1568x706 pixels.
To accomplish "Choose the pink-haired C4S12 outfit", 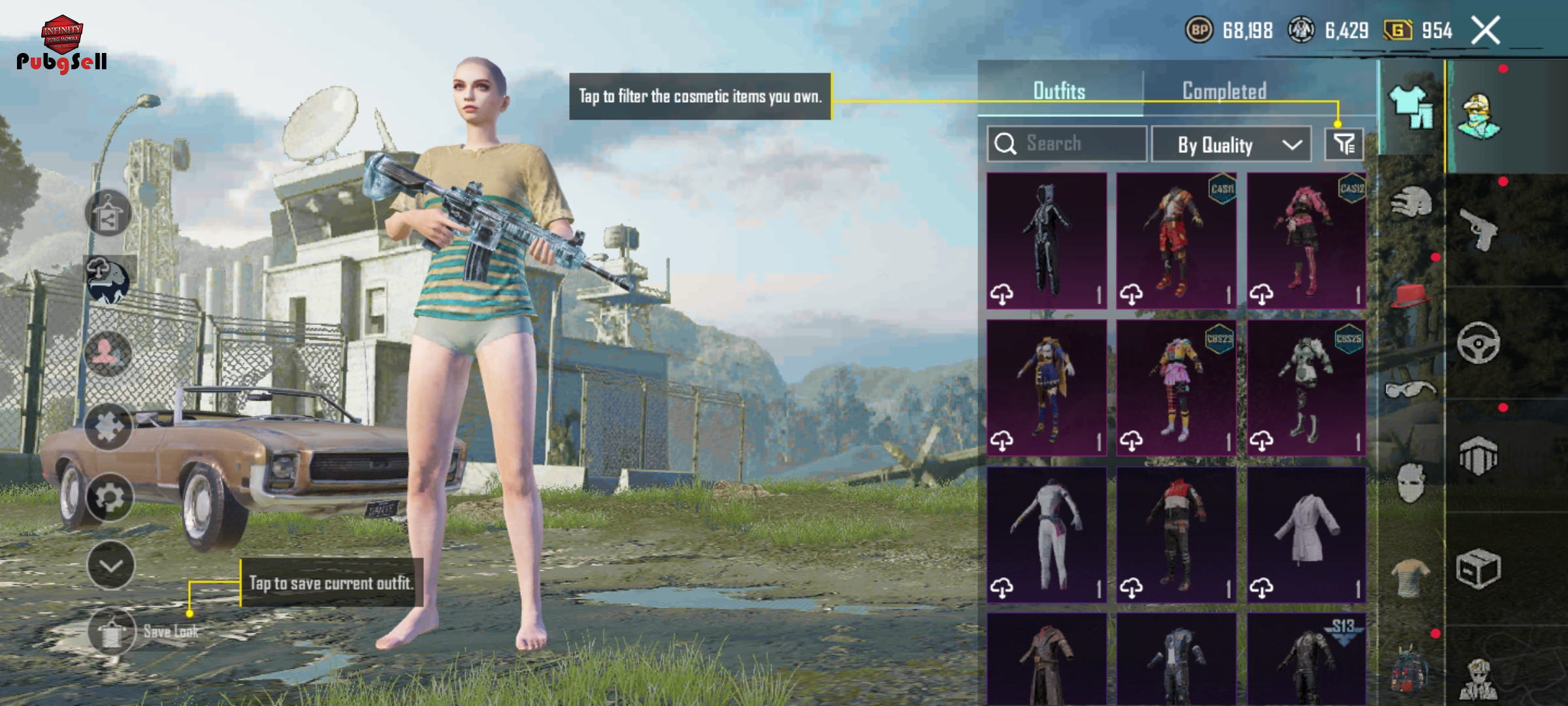I will click(1306, 240).
